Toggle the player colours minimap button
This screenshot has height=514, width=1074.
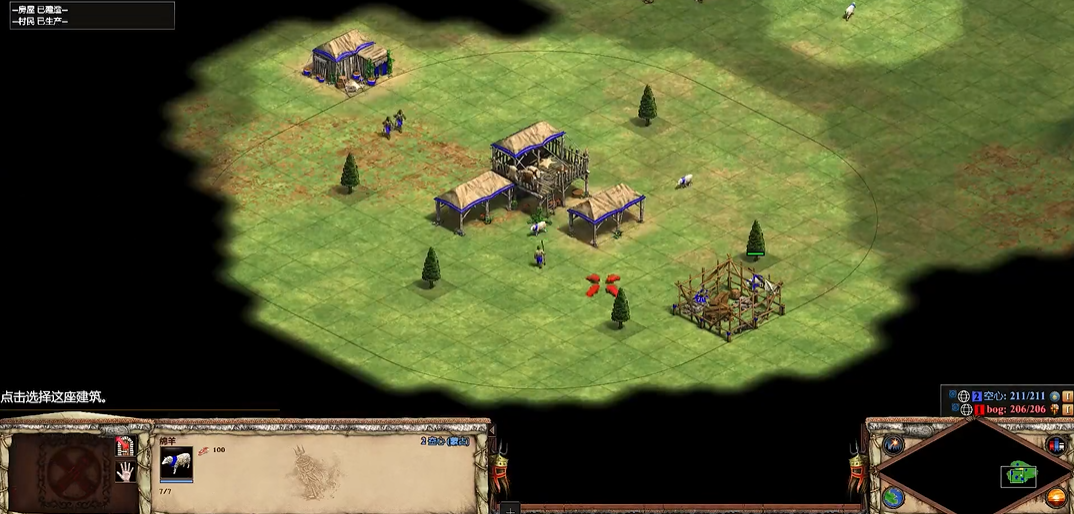[1055, 445]
